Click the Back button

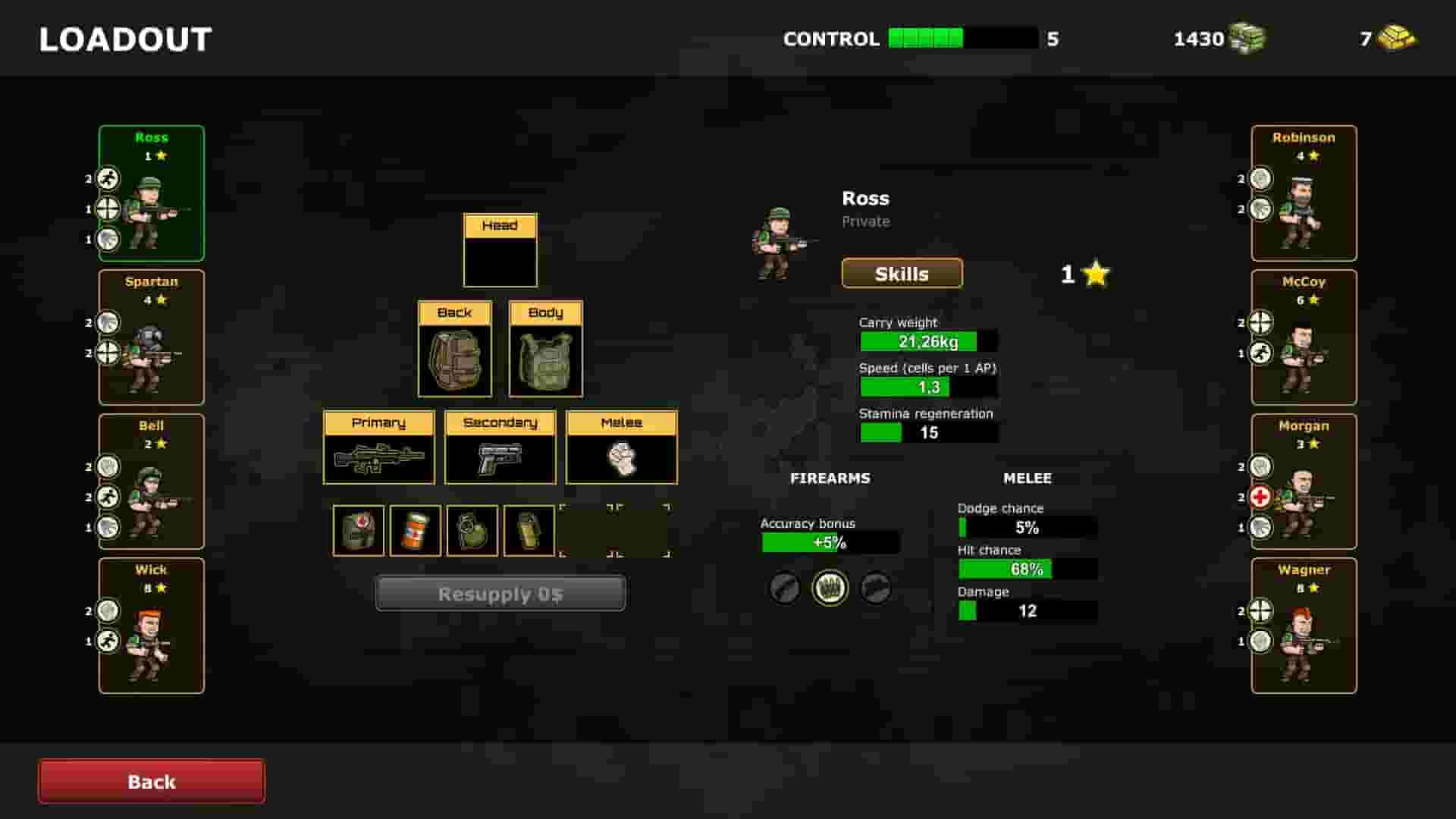pos(150,780)
